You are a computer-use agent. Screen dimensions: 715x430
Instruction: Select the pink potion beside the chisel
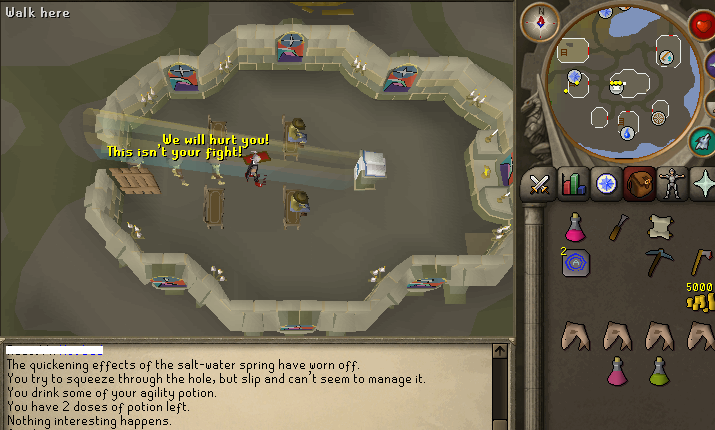click(x=576, y=227)
